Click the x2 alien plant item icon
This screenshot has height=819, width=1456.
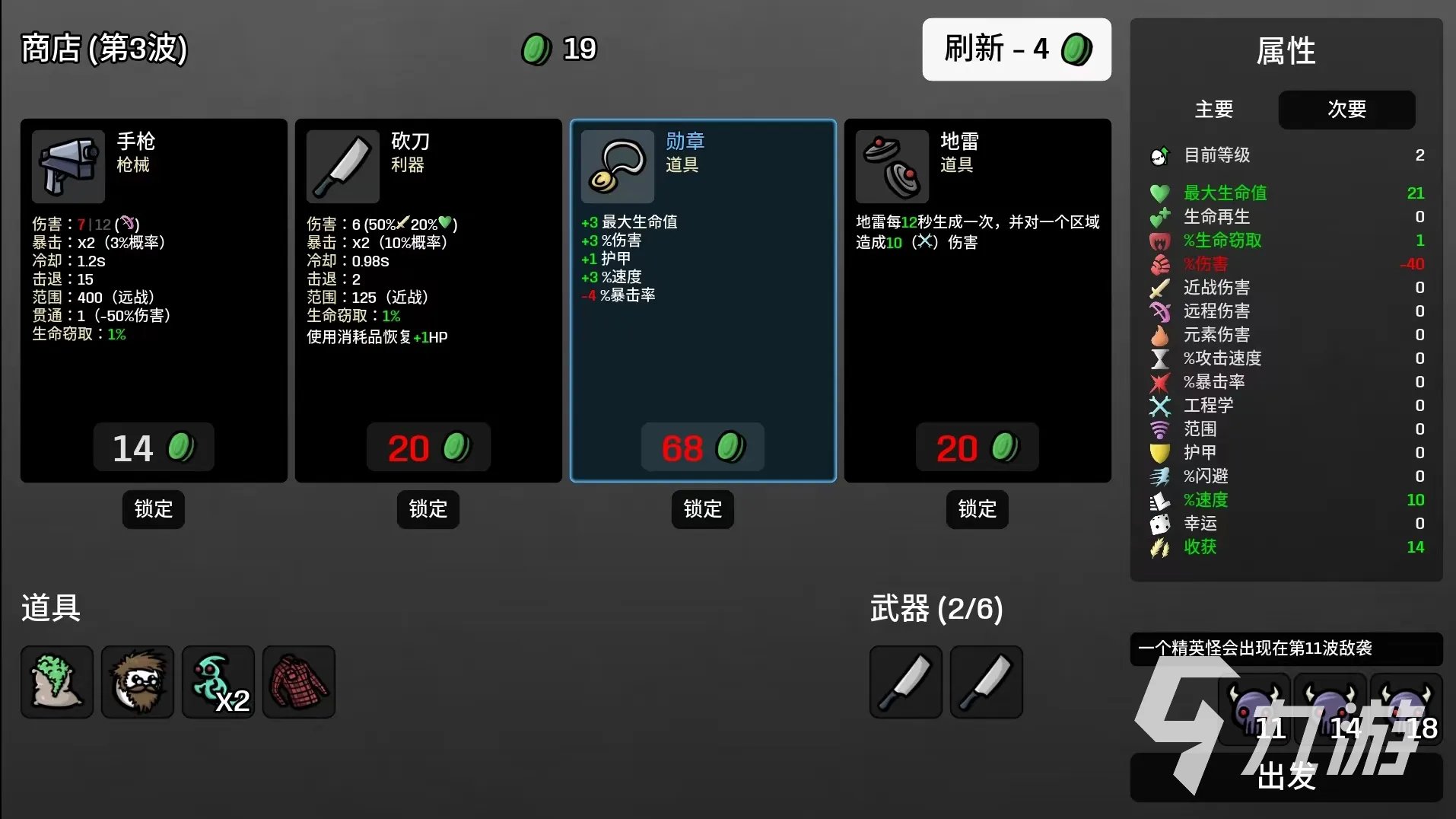(218, 682)
